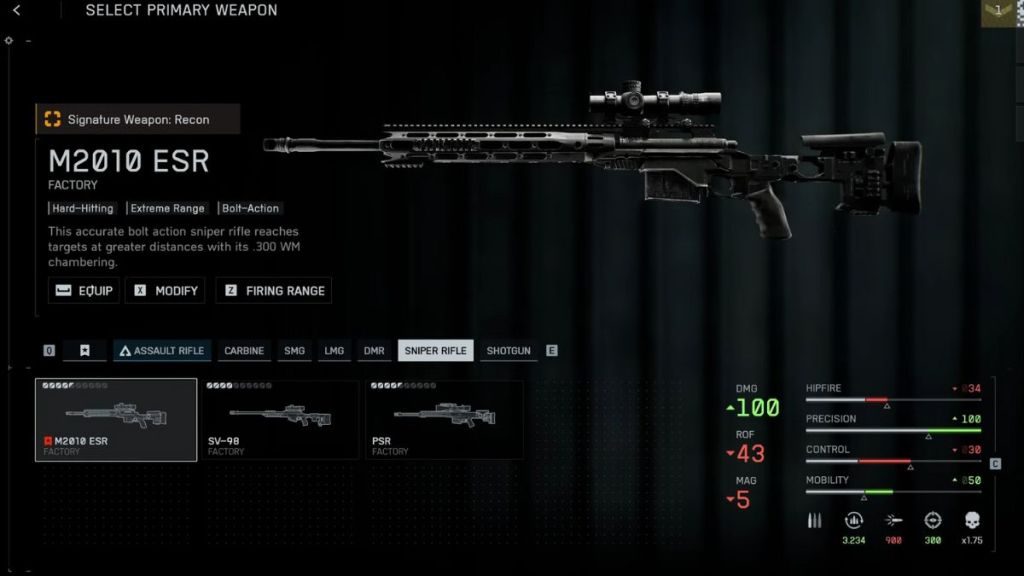Open the Modify weapon screen
Viewport: 1024px width, 576px height.
[x=167, y=291]
